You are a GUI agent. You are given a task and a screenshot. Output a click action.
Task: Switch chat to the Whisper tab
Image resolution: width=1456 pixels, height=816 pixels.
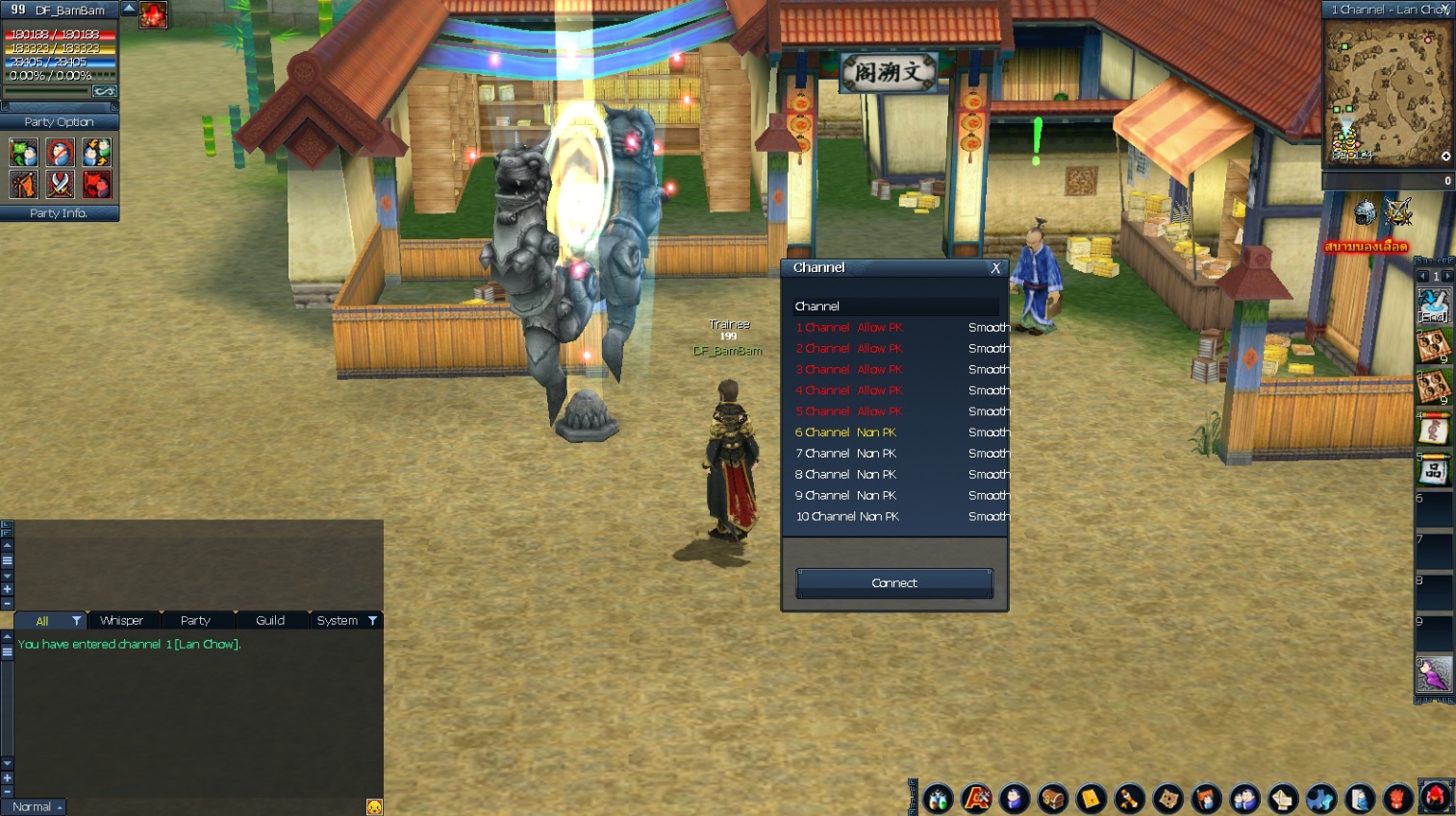coord(121,621)
